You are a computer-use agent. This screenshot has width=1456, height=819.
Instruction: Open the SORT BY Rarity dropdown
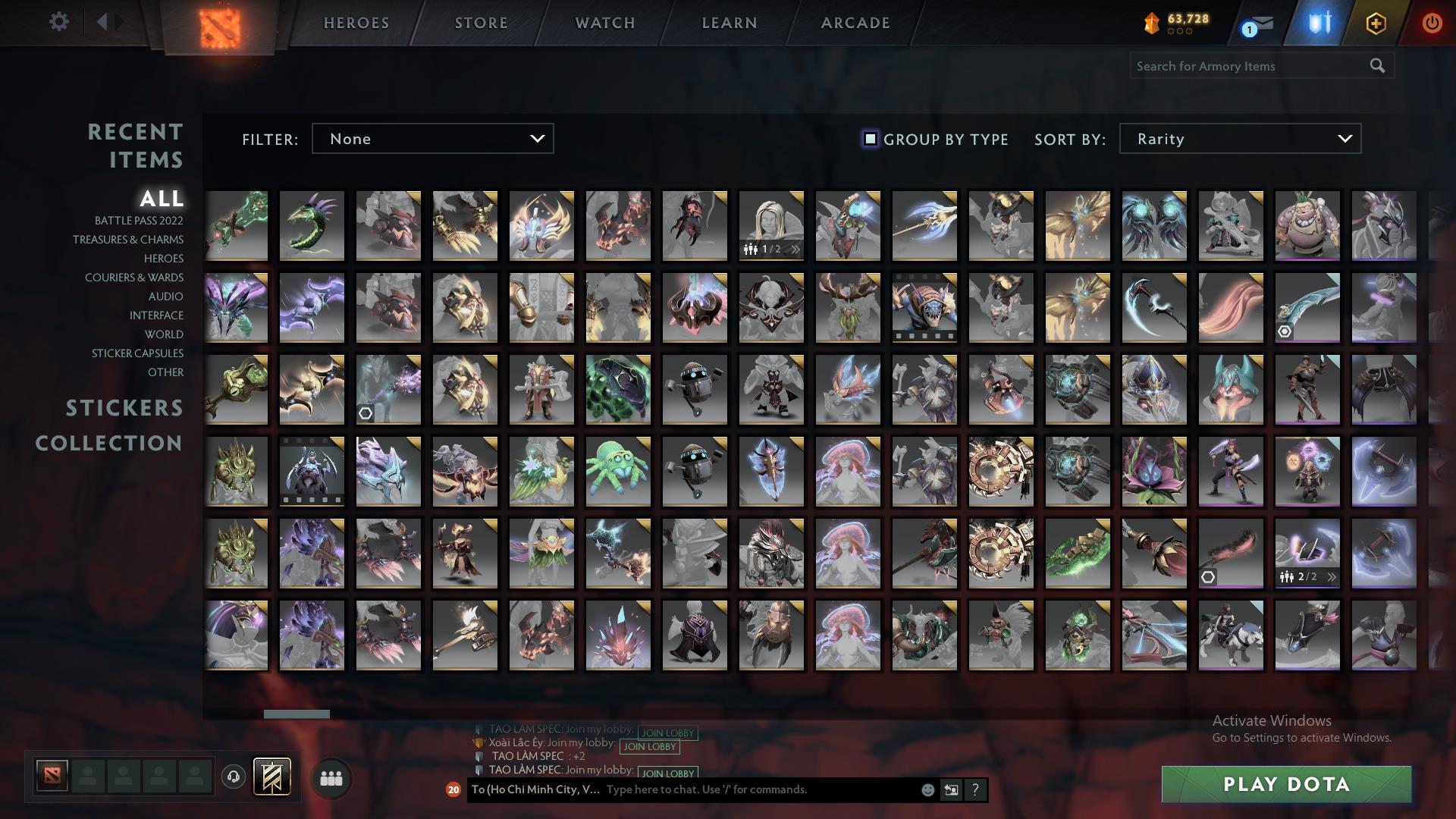point(1239,139)
